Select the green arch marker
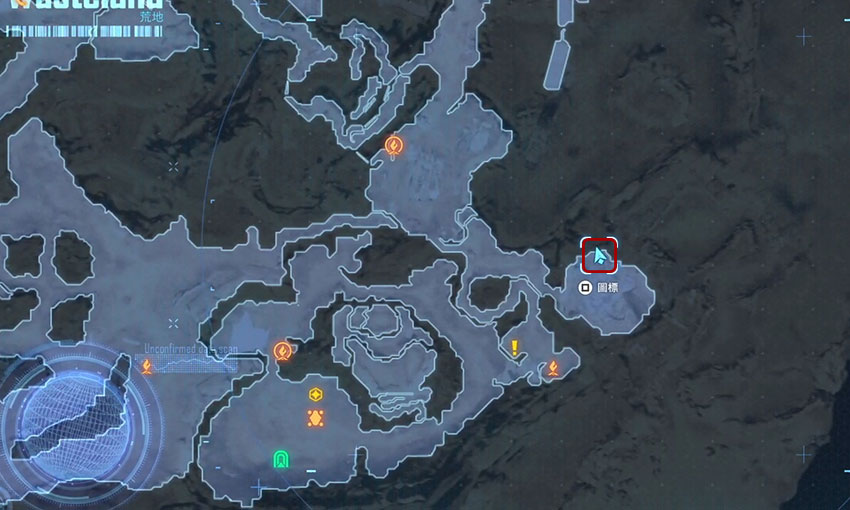Screen dimensions: 850x510 [x=281, y=459]
